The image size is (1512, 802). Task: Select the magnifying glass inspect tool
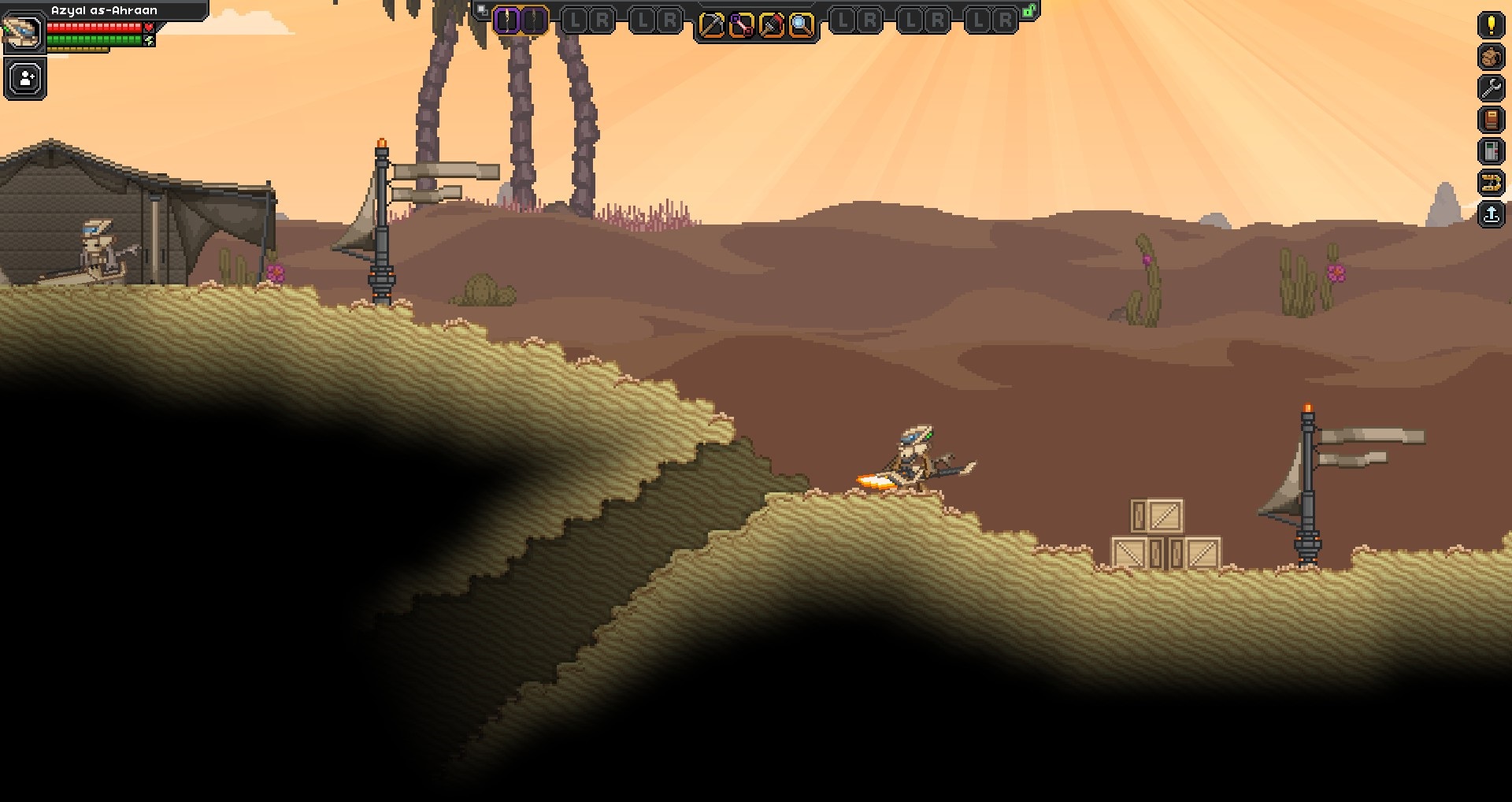tap(801, 26)
